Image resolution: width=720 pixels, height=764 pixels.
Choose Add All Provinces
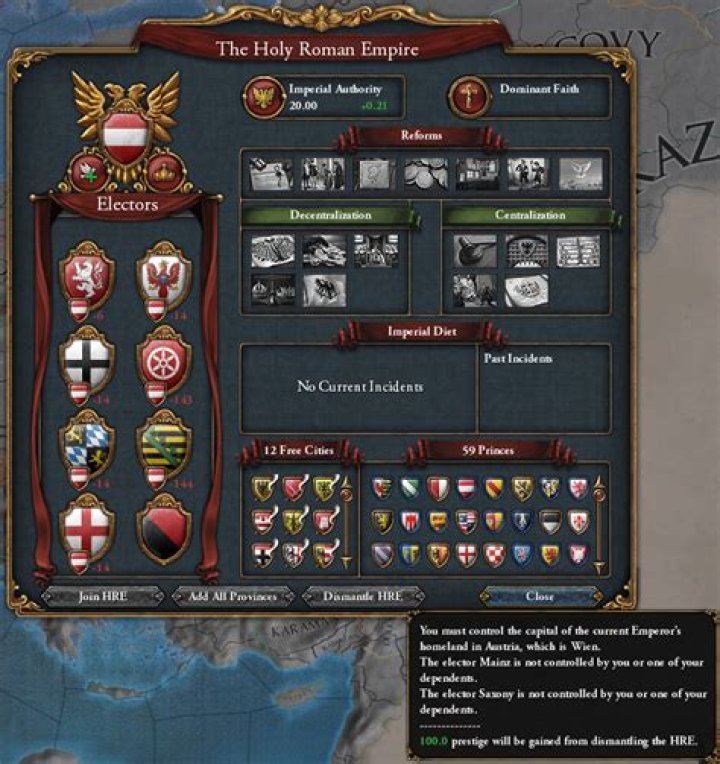(x=233, y=596)
